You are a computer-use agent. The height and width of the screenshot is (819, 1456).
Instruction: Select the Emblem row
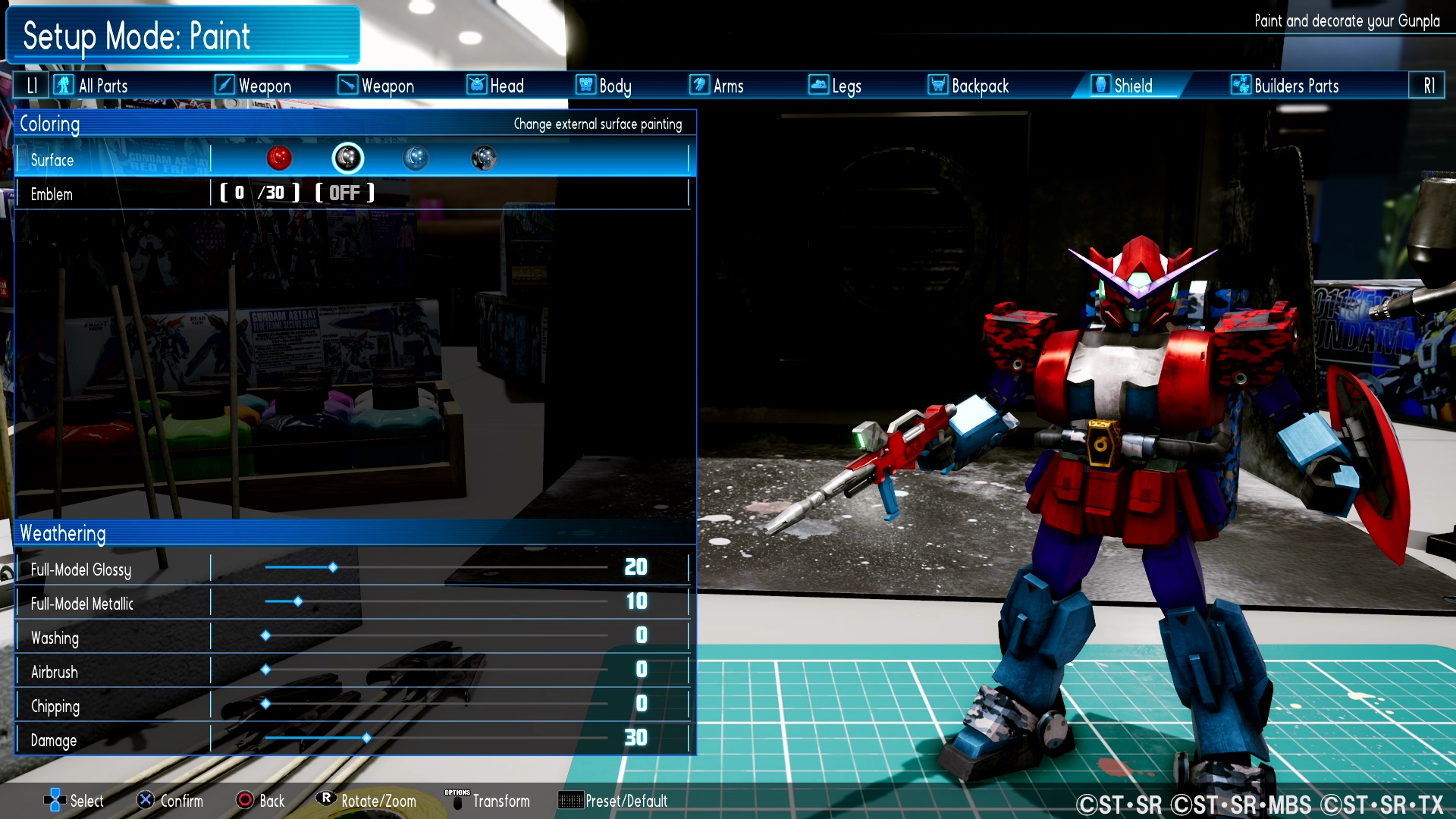coord(52,194)
